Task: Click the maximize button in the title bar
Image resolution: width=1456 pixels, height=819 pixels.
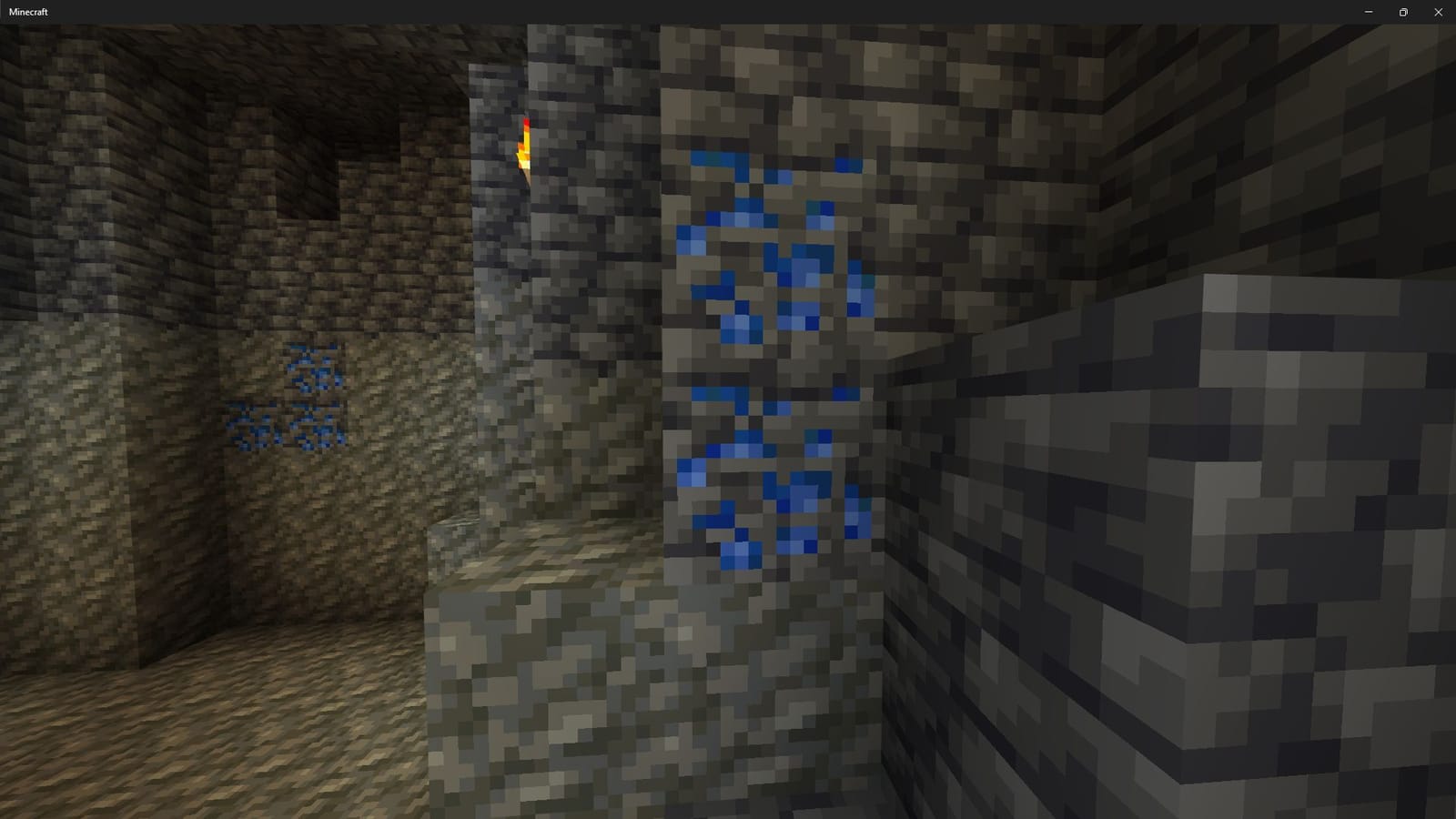Action: [1402, 12]
